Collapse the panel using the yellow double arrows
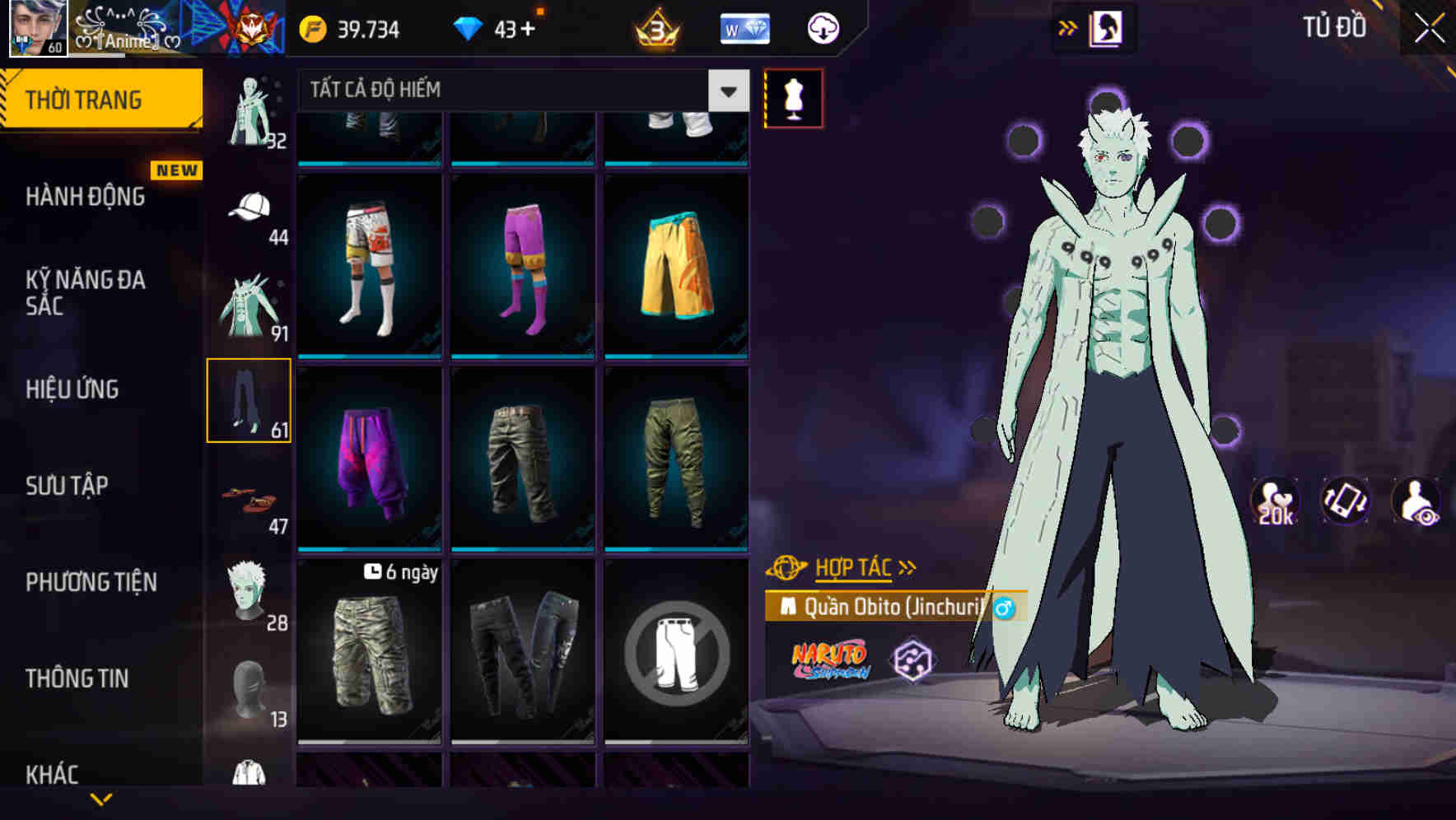This screenshot has height=820, width=1456. pos(1068,26)
